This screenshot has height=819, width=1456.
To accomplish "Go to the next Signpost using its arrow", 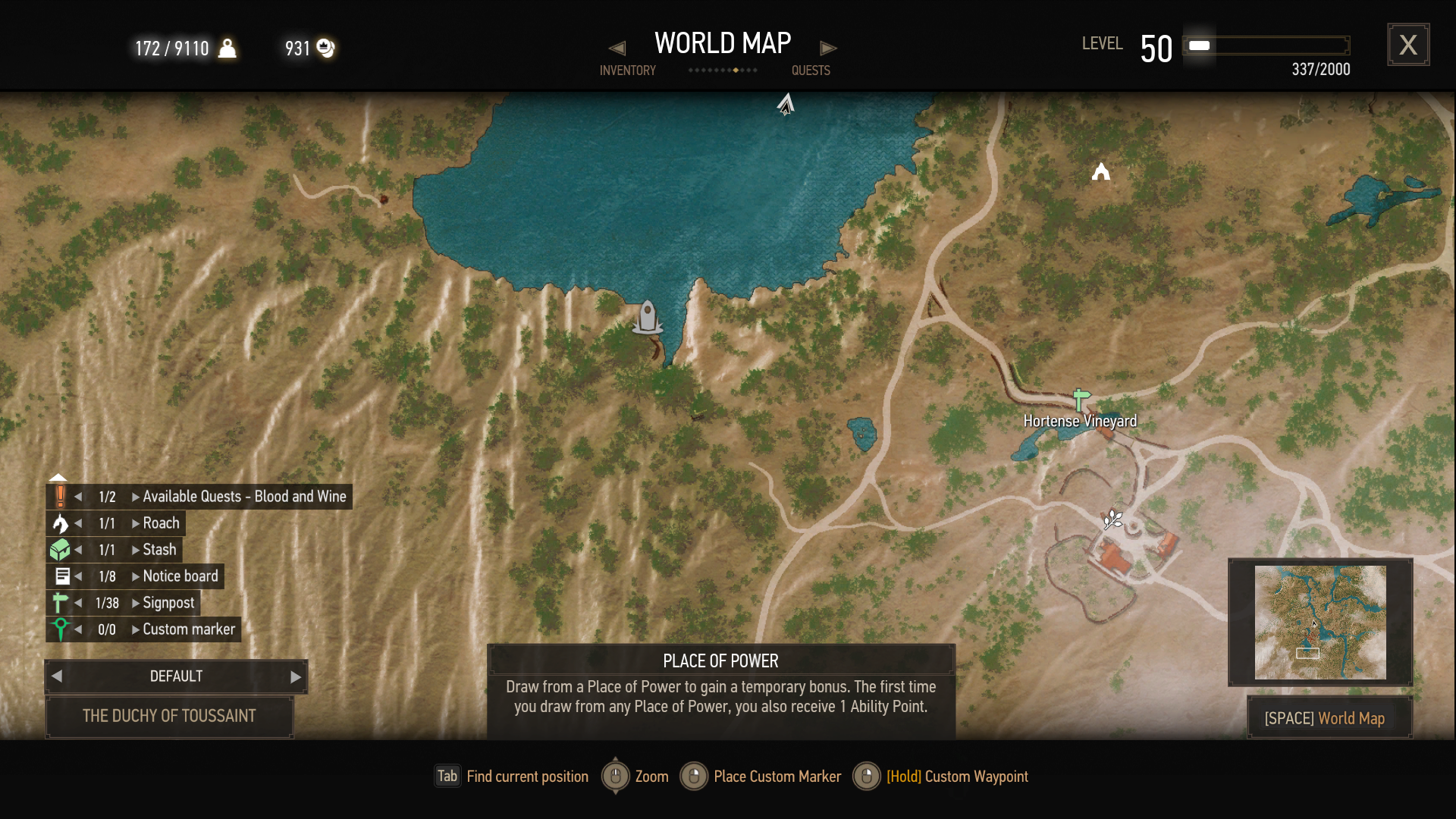I will pyautogui.click(x=136, y=603).
